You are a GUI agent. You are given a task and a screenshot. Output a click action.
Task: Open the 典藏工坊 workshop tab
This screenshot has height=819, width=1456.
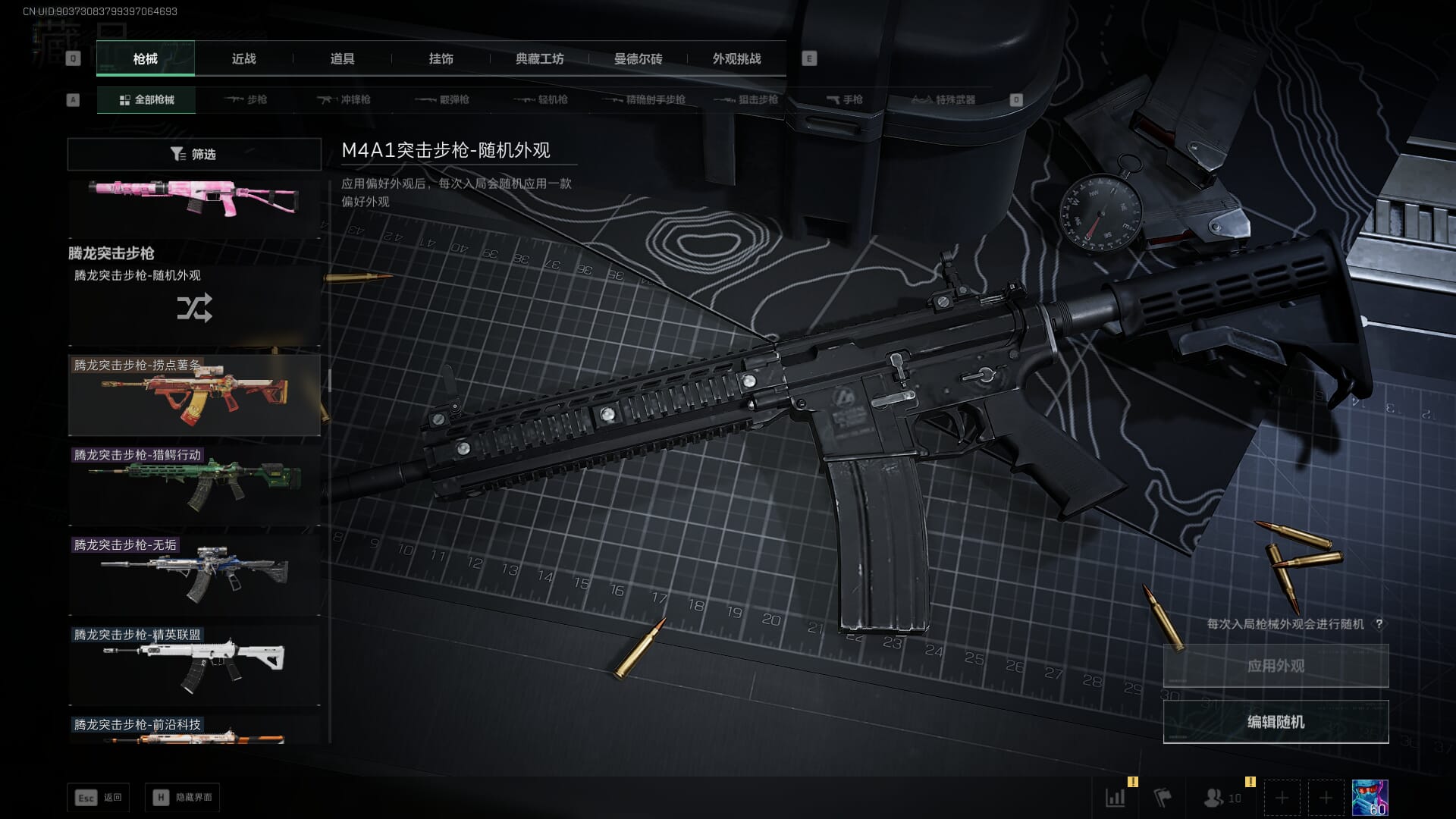tap(539, 59)
